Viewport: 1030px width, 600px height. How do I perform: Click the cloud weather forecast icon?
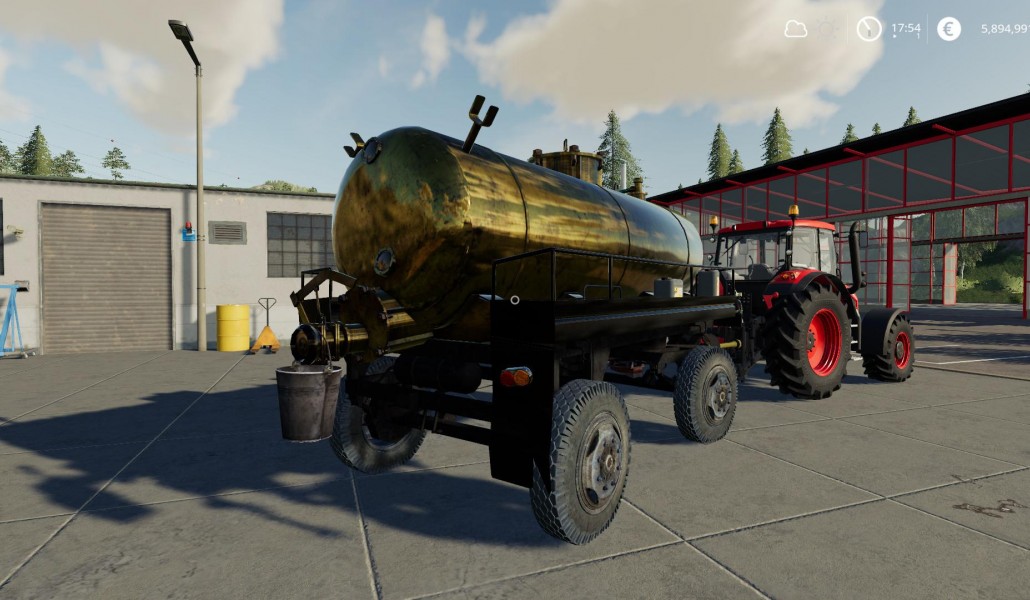[x=796, y=29]
